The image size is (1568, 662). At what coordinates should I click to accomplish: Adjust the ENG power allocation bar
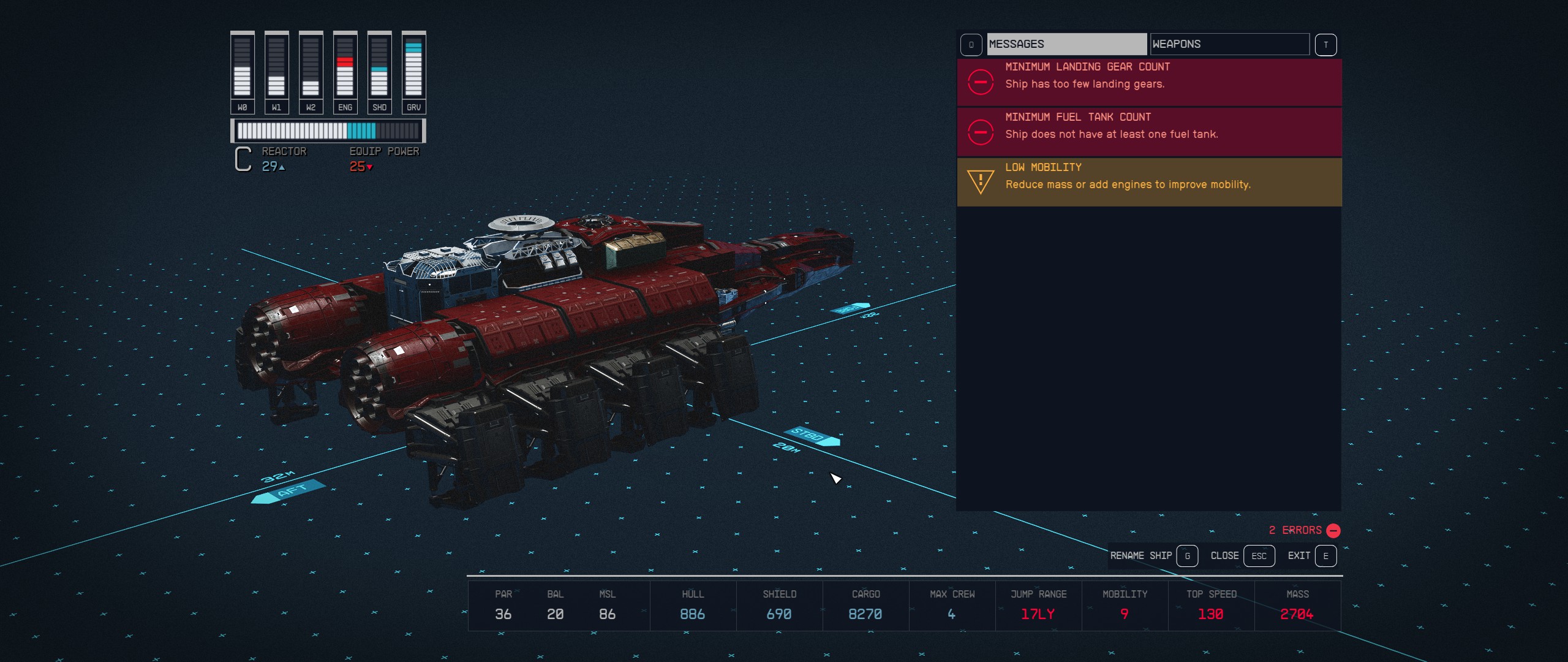pos(345,67)
